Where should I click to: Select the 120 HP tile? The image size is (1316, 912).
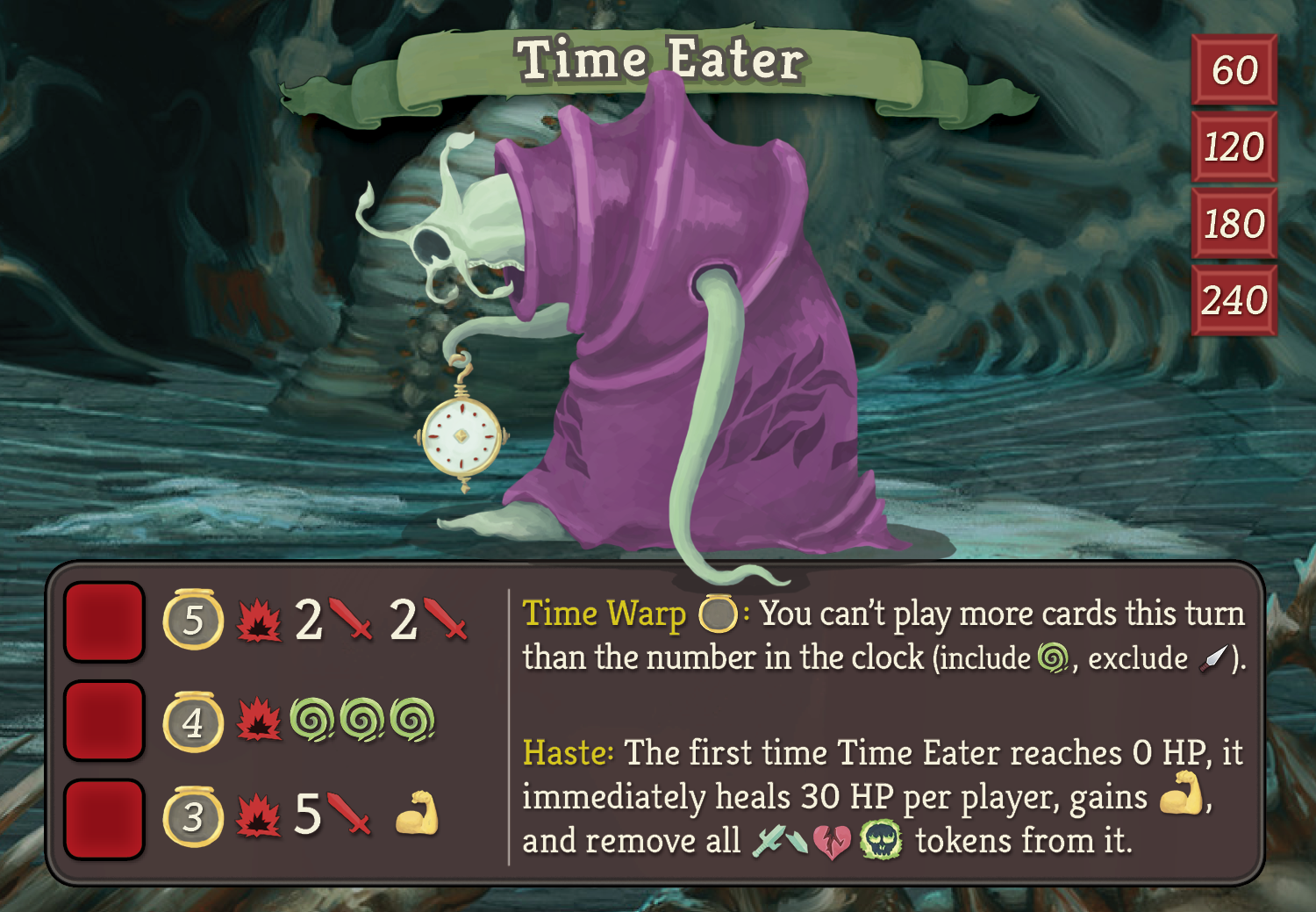click(1234, 147)
